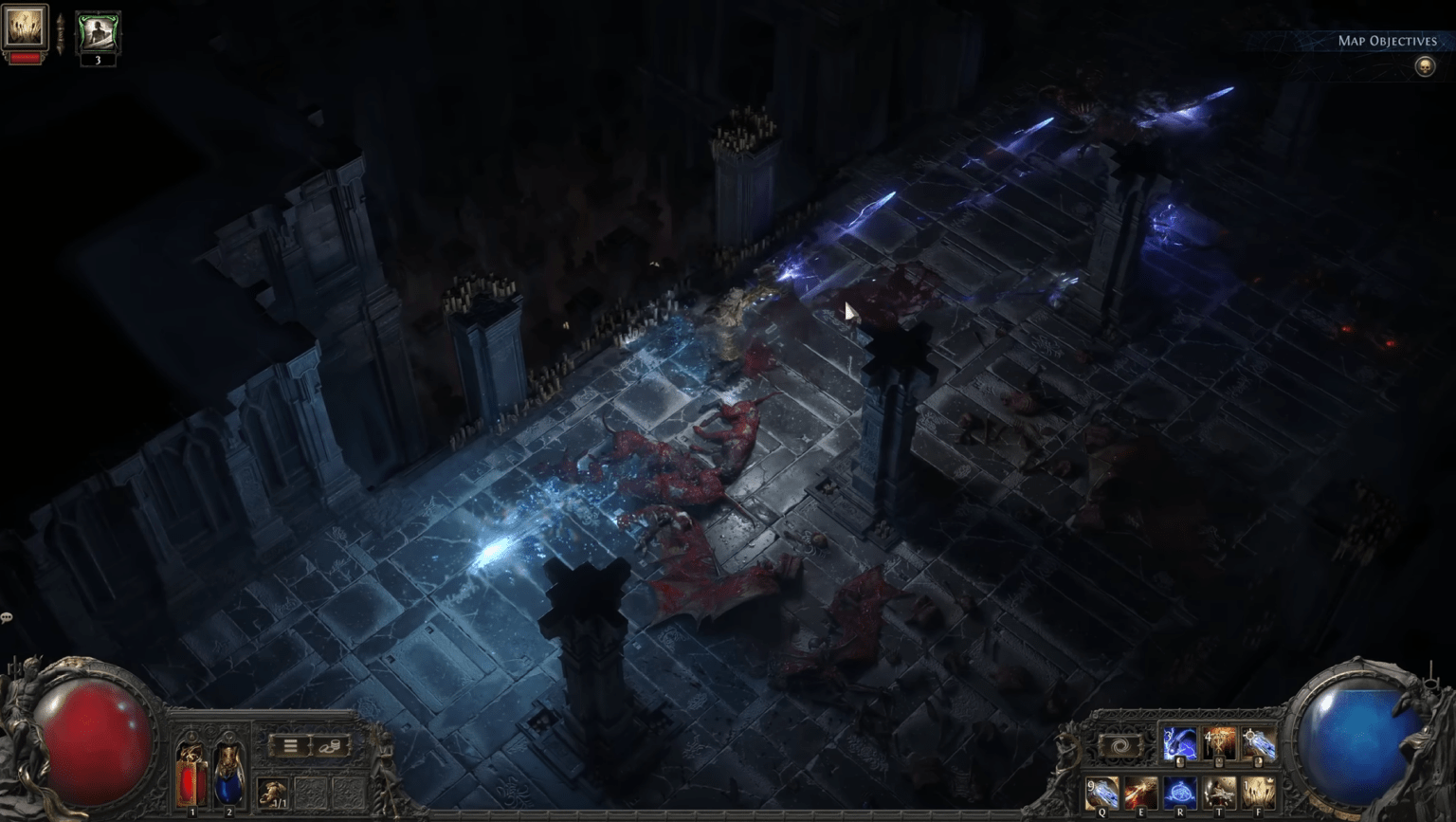The width and height of the screenshot is (1456, 822).
Task: Activate the fiery skill bound to E
Action: 1141,792
